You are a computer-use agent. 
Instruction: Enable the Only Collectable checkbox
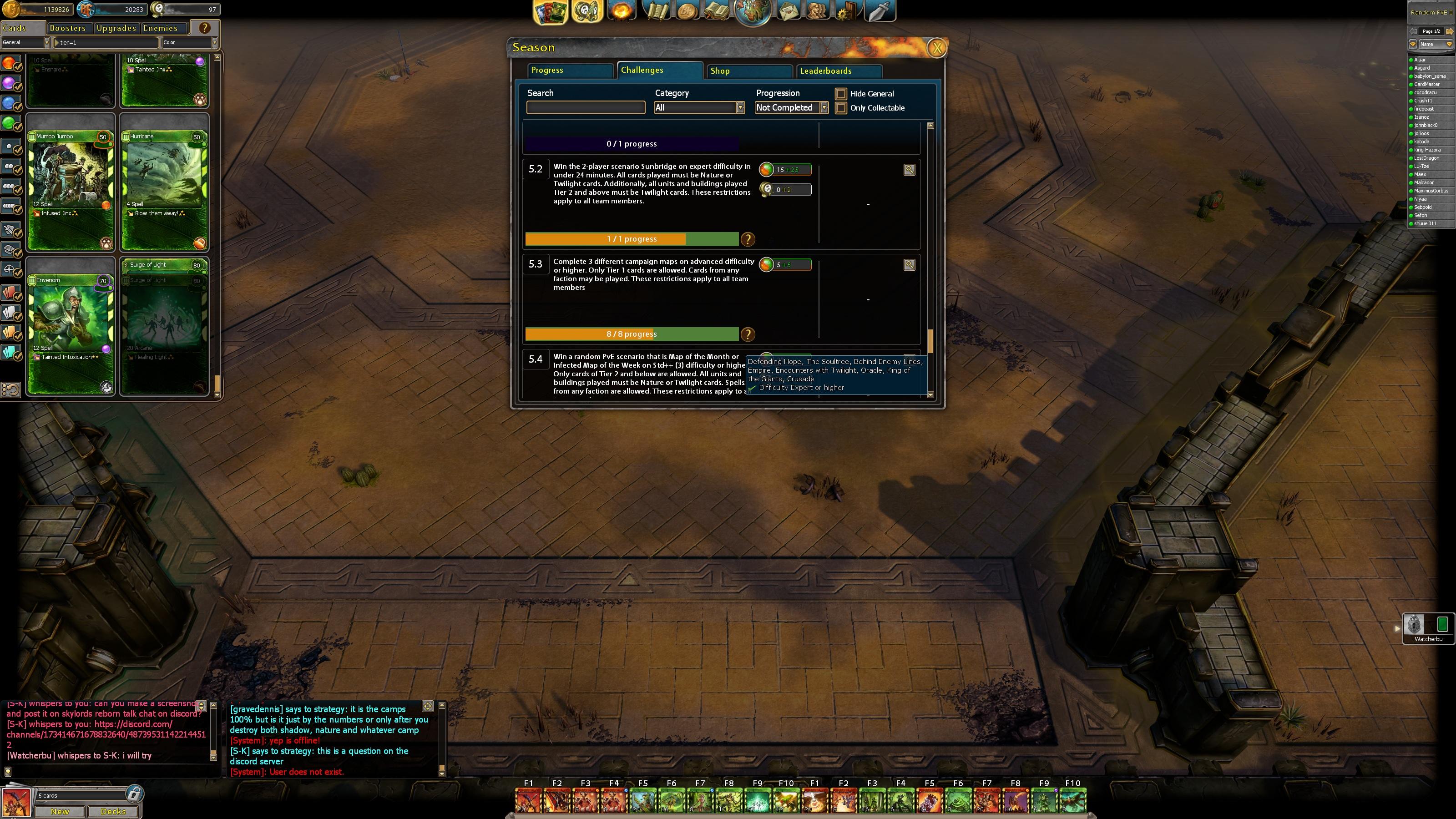[x=841, y=108]
